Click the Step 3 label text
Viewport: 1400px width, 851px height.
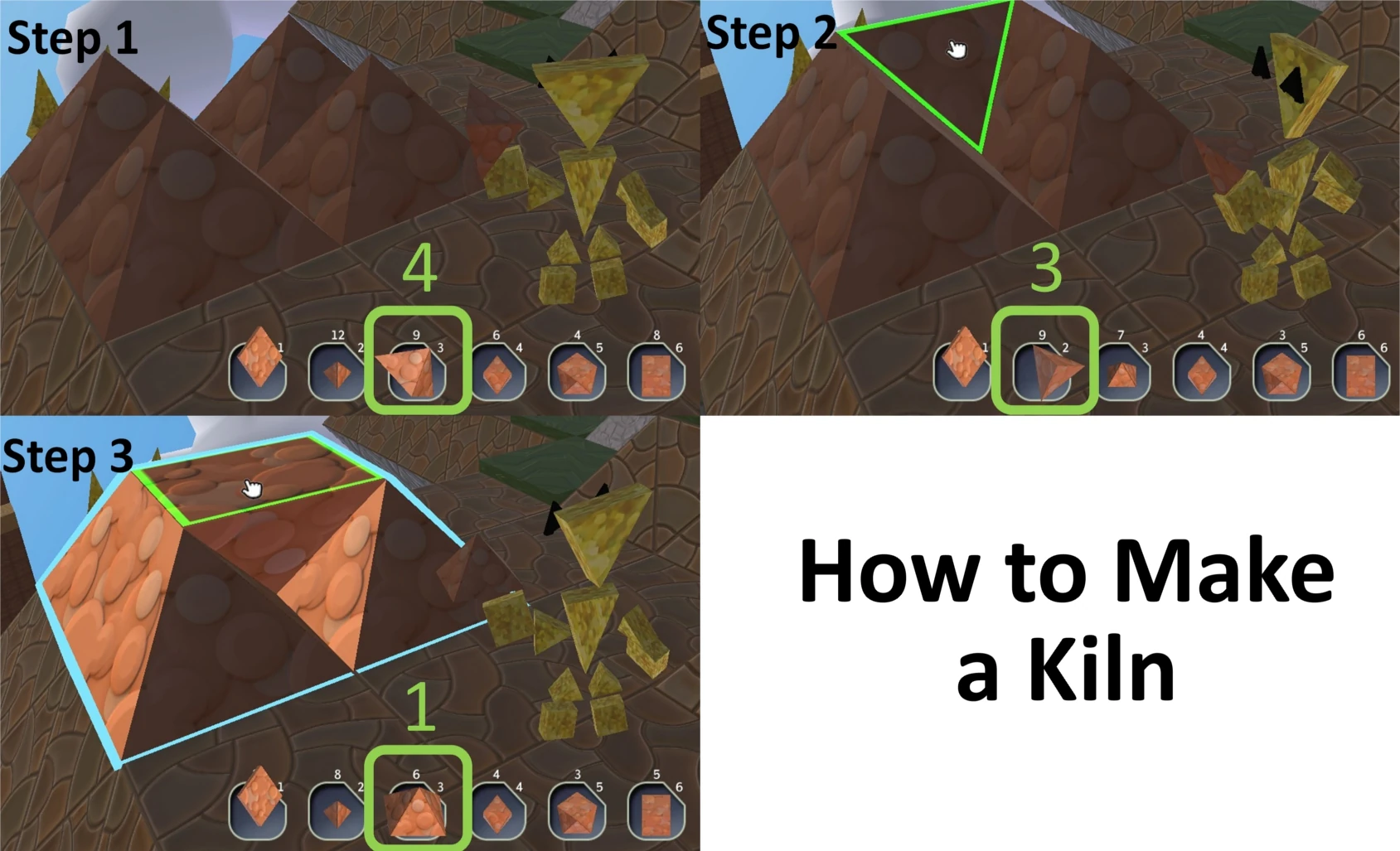(70, 457)
